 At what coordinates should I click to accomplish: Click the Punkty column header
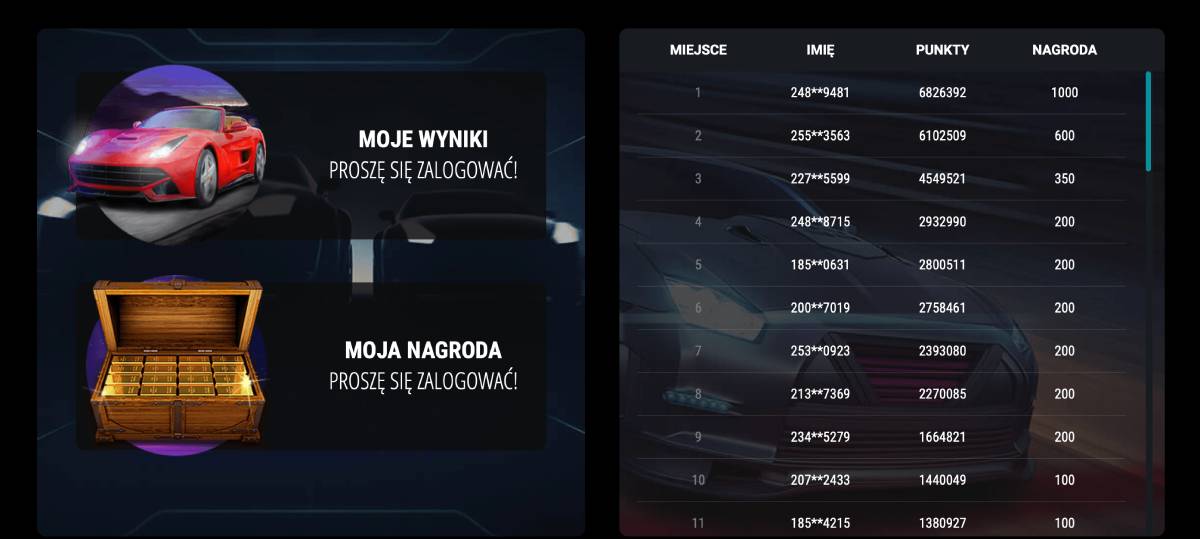click(x=942, y=50)
